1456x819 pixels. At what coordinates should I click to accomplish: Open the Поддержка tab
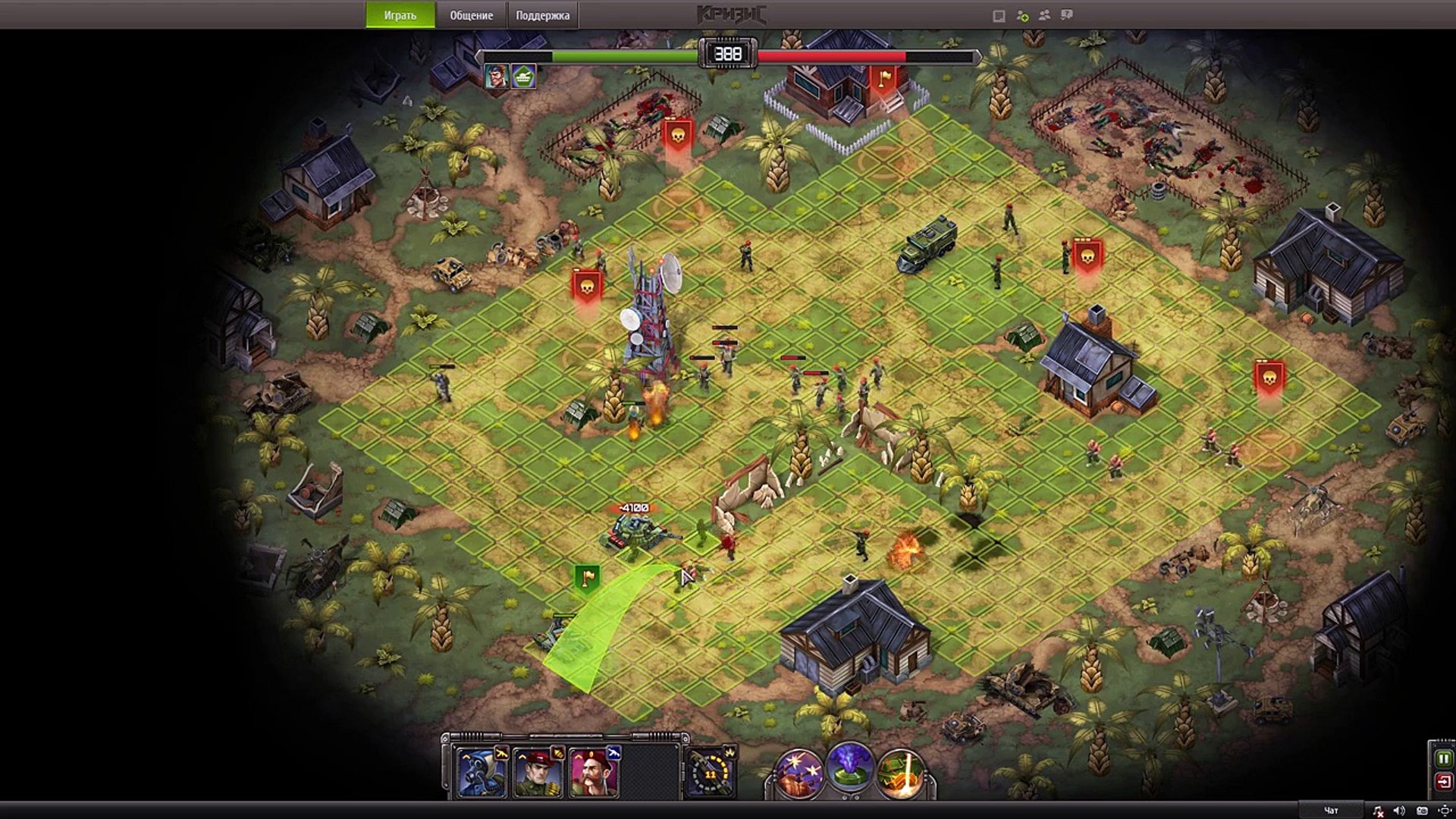tap(542, 15)
